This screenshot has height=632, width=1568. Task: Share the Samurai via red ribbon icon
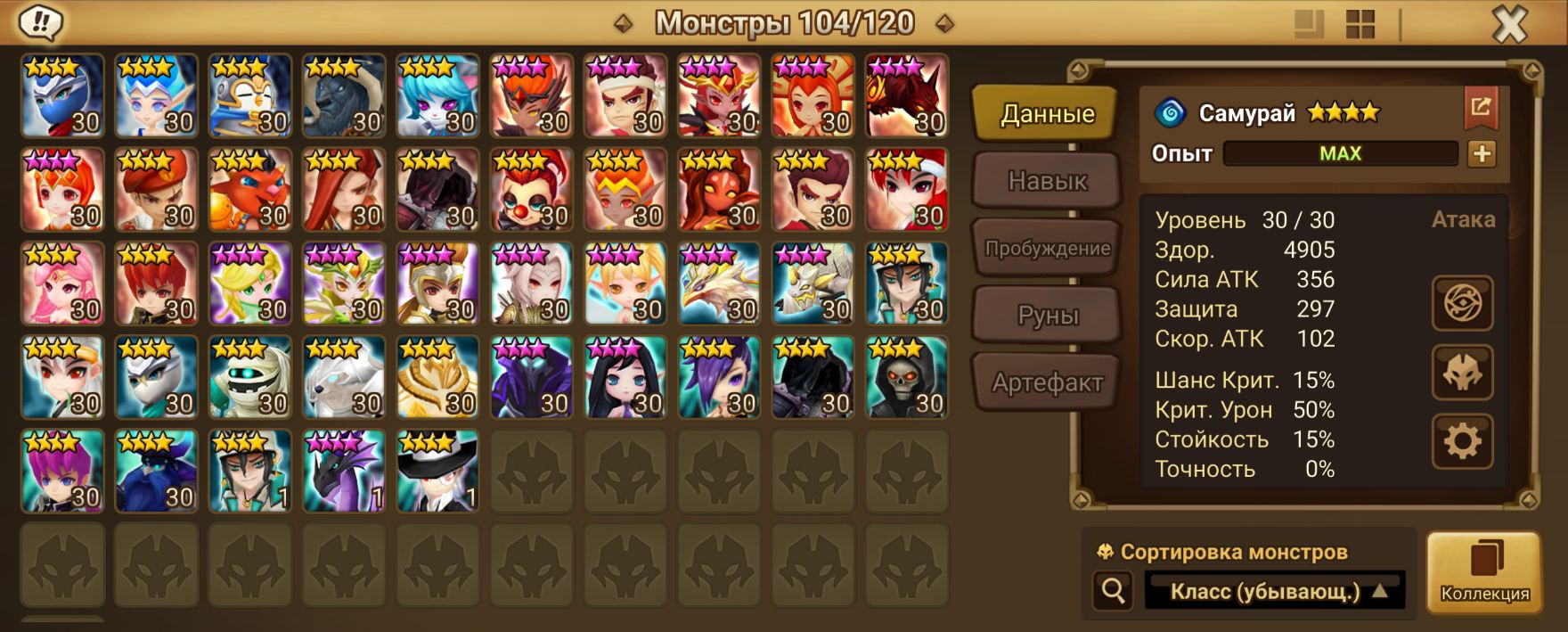click(1481, 108)
